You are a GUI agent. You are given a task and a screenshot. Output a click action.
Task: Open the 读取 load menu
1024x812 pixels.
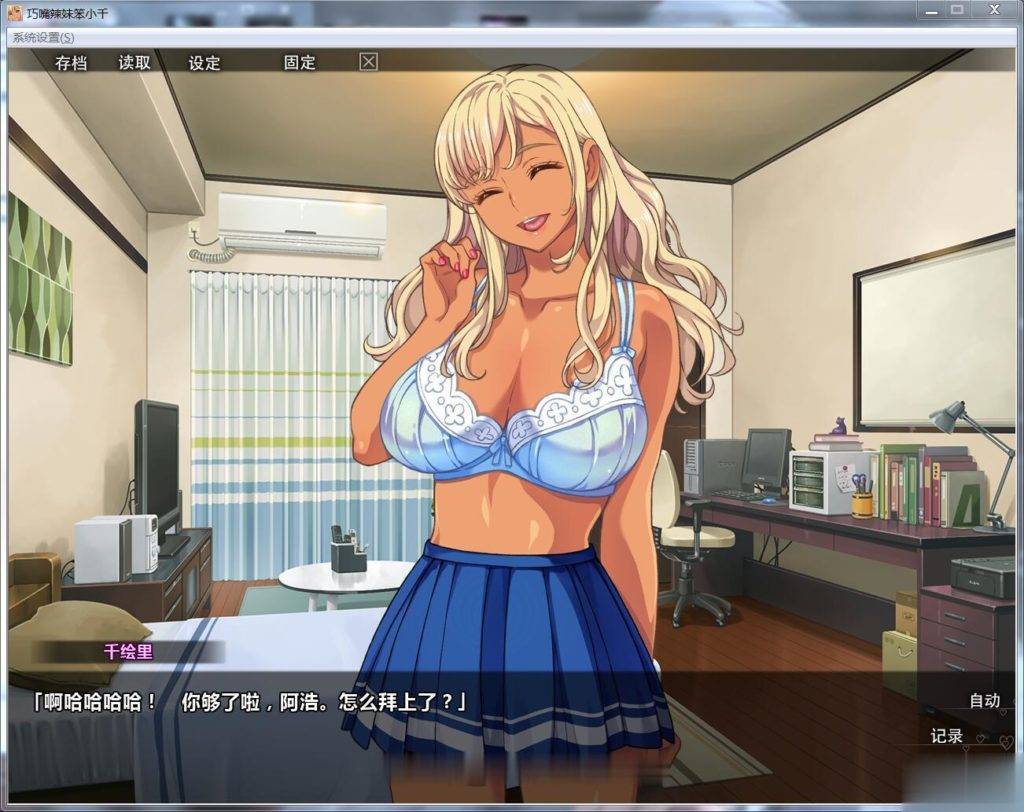coord(135,62)
